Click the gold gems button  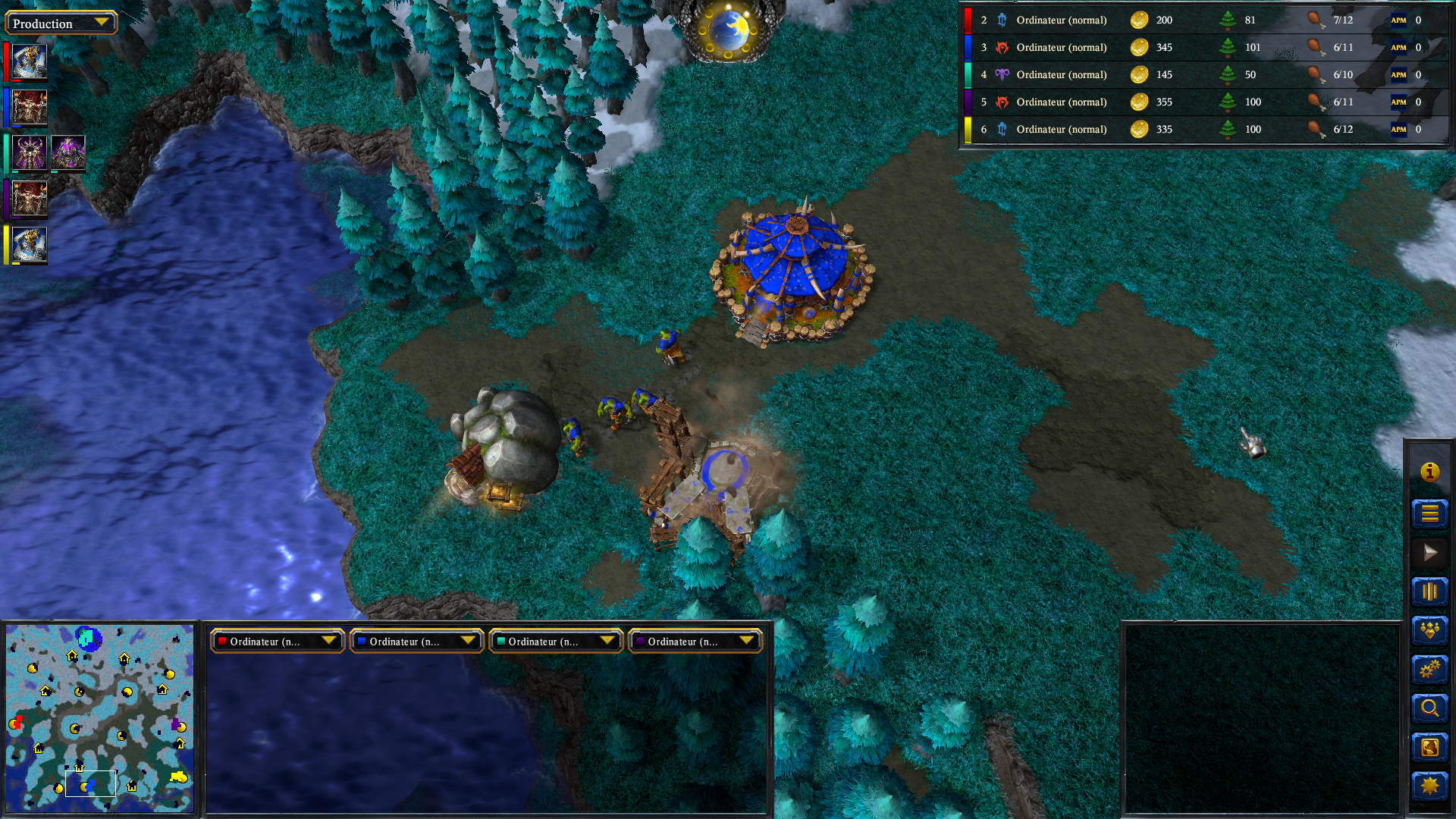point(1429,630)
